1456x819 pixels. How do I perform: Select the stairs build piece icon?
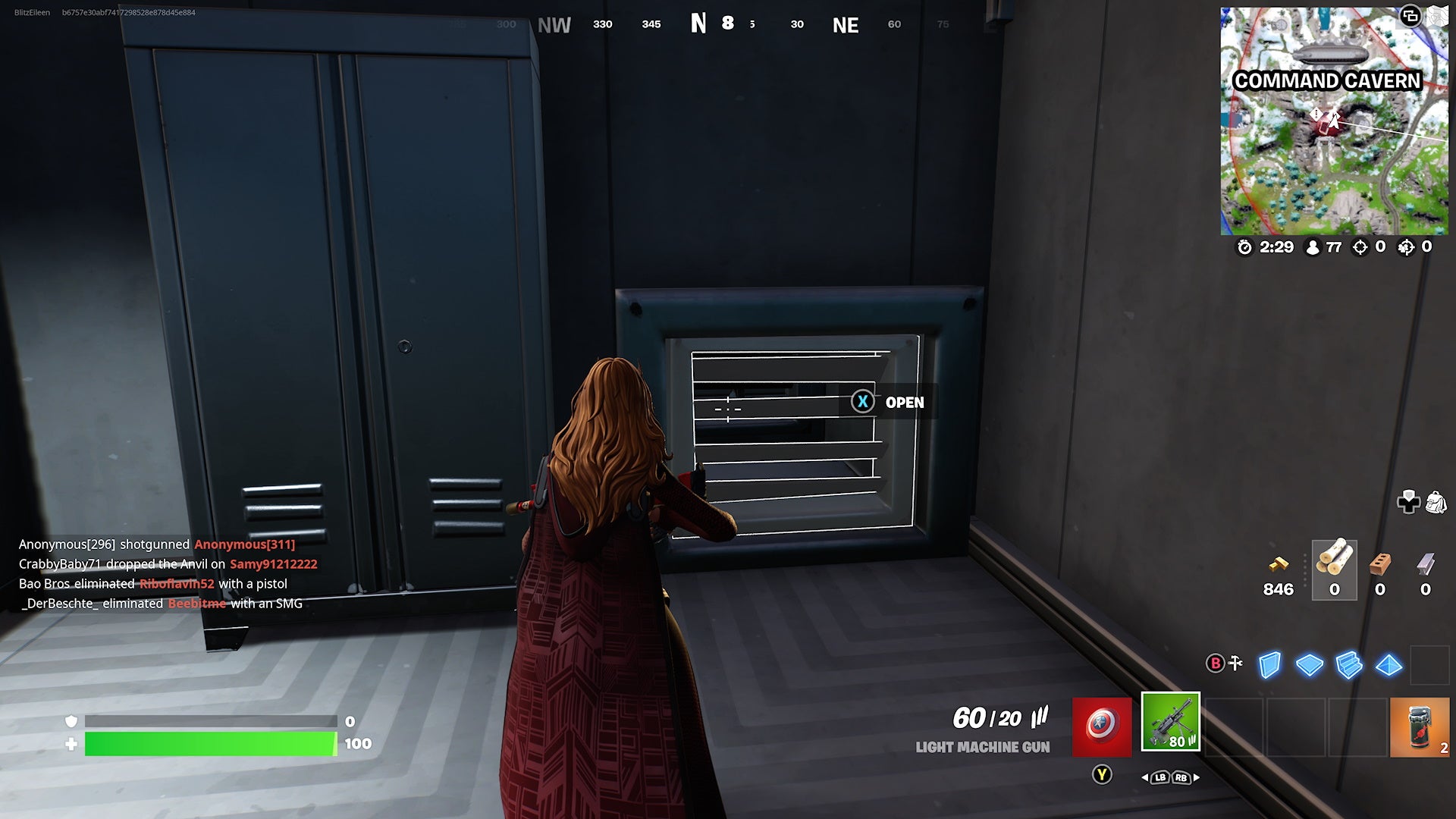[x=1349, y=666]
